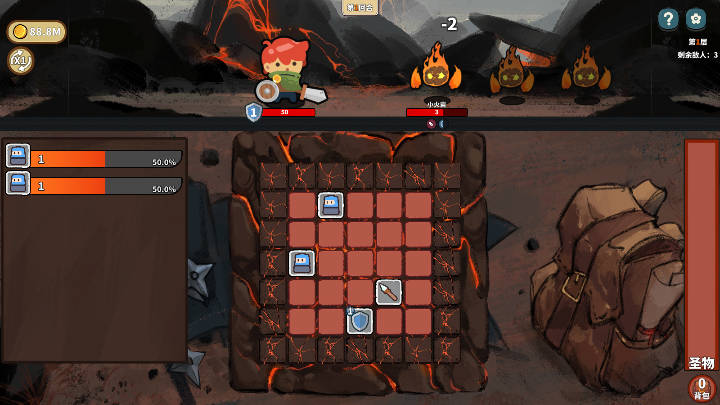Click the gold coin currency counter

(x=37, y=32)
